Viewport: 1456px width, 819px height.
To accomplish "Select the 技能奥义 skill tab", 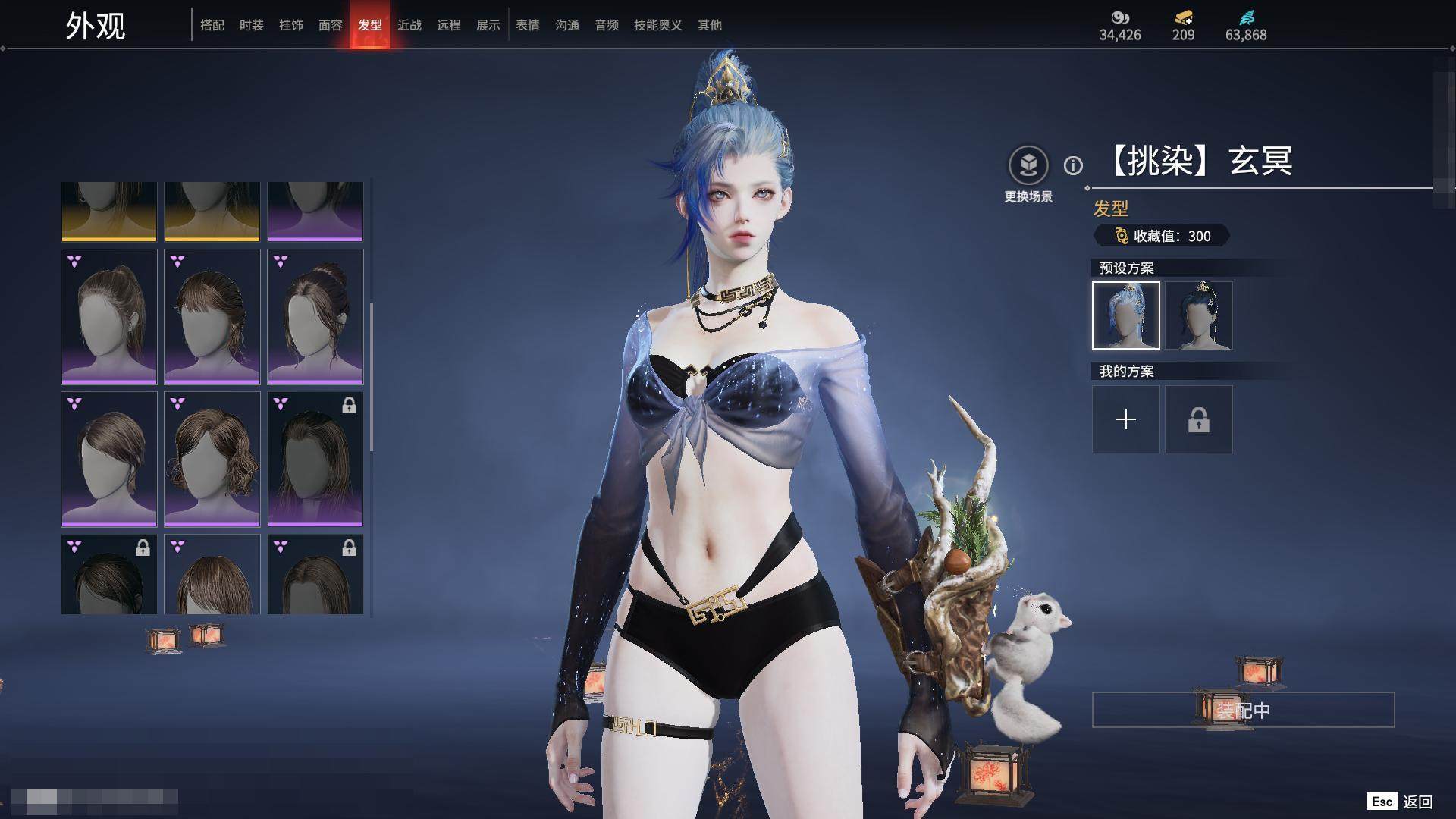I will [658, 25].
